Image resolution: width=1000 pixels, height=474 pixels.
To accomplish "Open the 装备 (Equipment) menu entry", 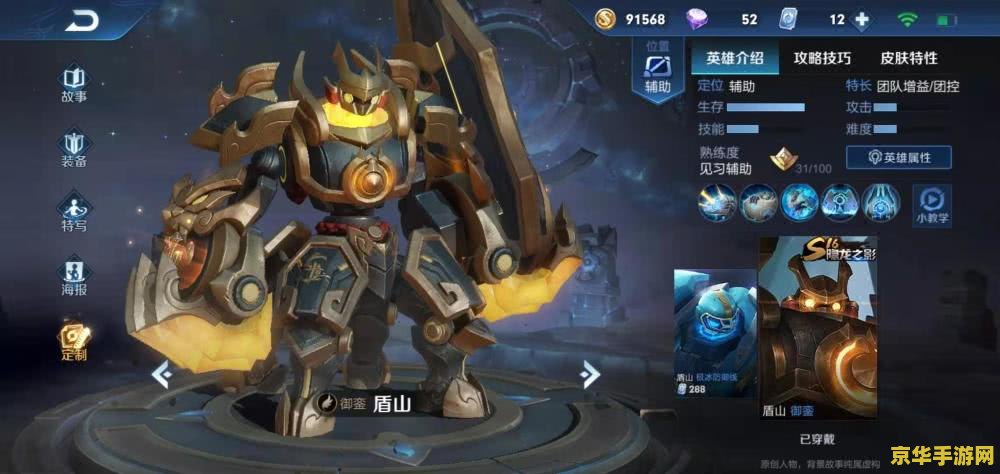I will [74, 148].
